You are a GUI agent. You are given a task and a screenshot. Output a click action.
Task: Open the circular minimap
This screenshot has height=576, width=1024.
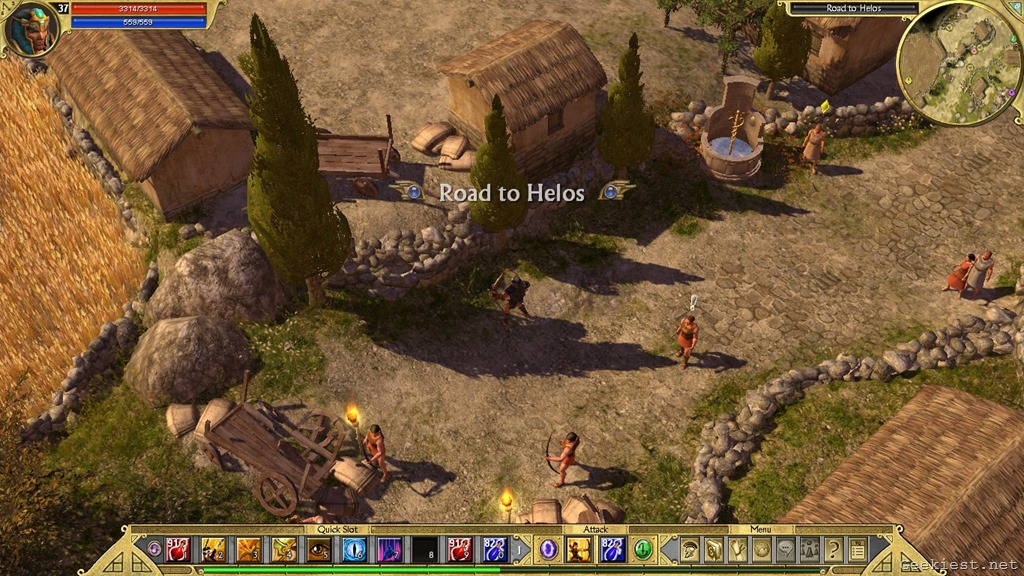[958, 62]
